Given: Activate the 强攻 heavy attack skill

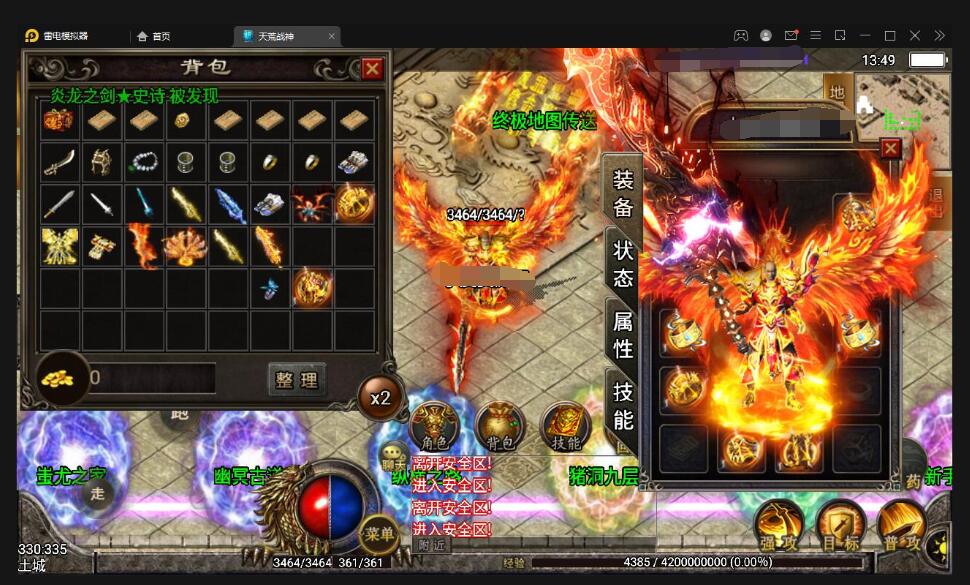Looking at the screenshot, I should [777, 525].
